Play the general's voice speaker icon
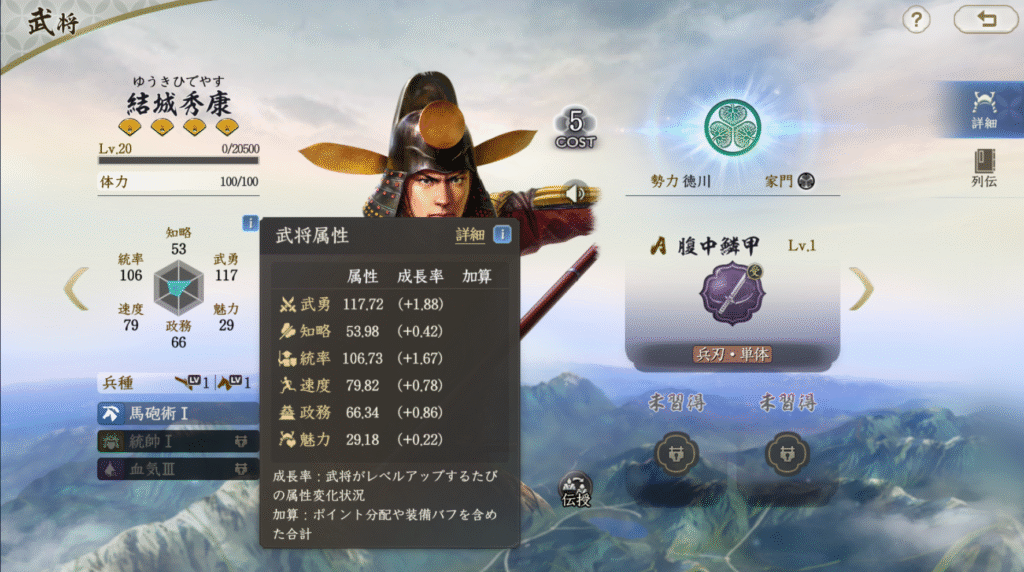Viewport: 1024px width, 572px height. pyautogui.click(x=575, y=190)
